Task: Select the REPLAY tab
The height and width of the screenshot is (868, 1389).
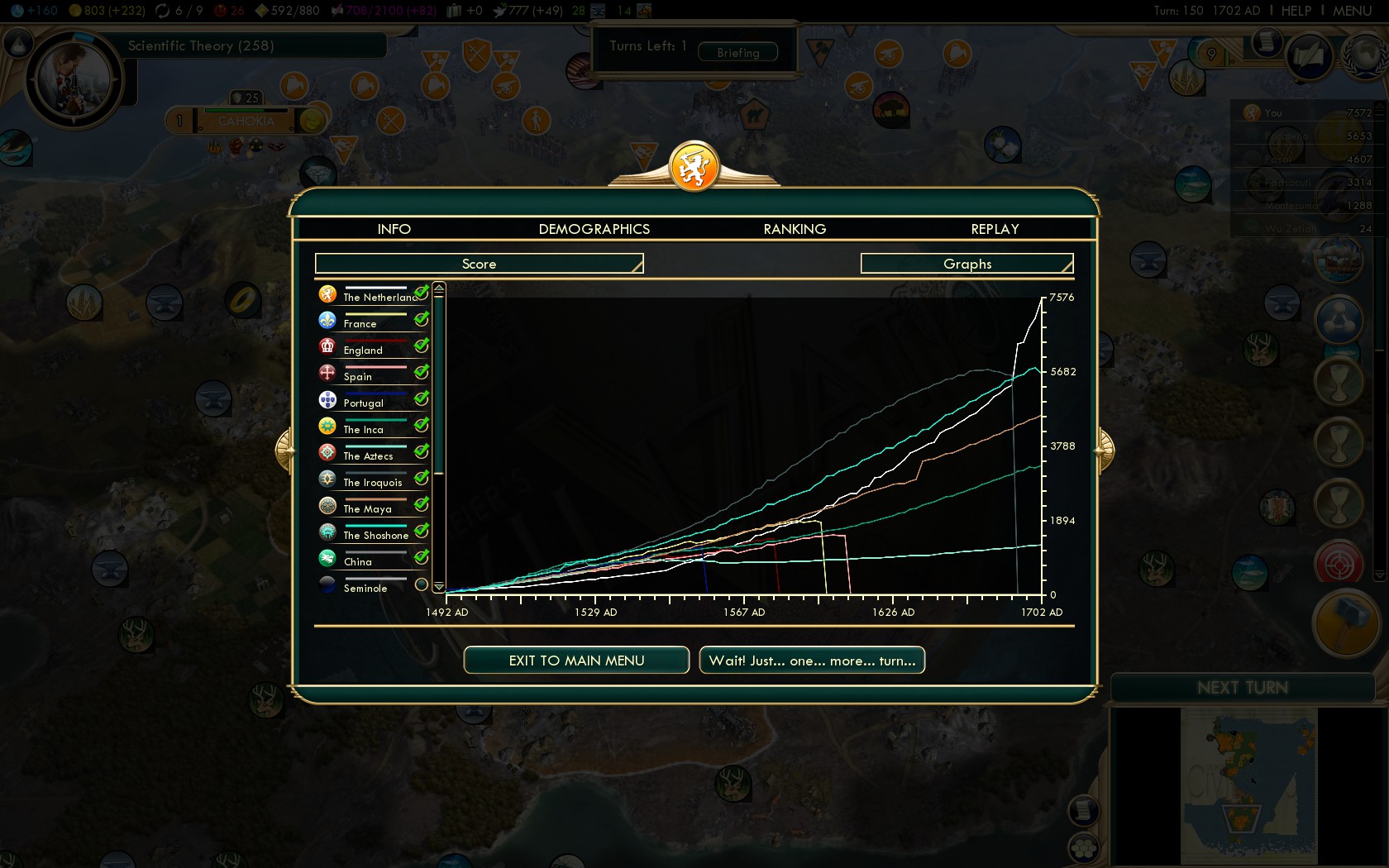Action: click(x=995, y=229)
